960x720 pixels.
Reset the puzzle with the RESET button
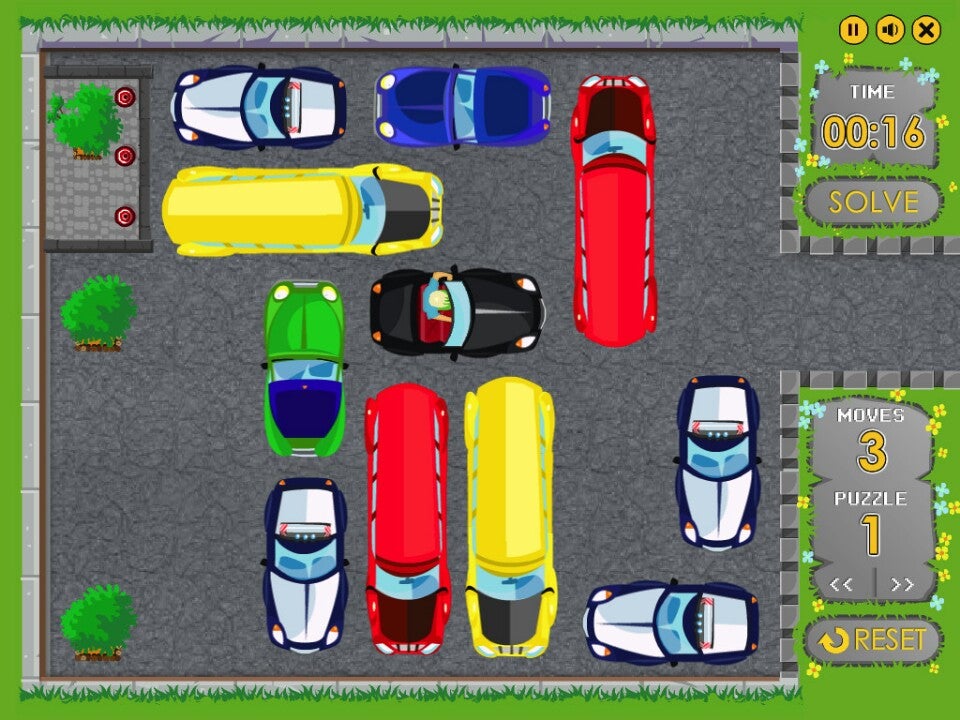click(x=873, y=640)
